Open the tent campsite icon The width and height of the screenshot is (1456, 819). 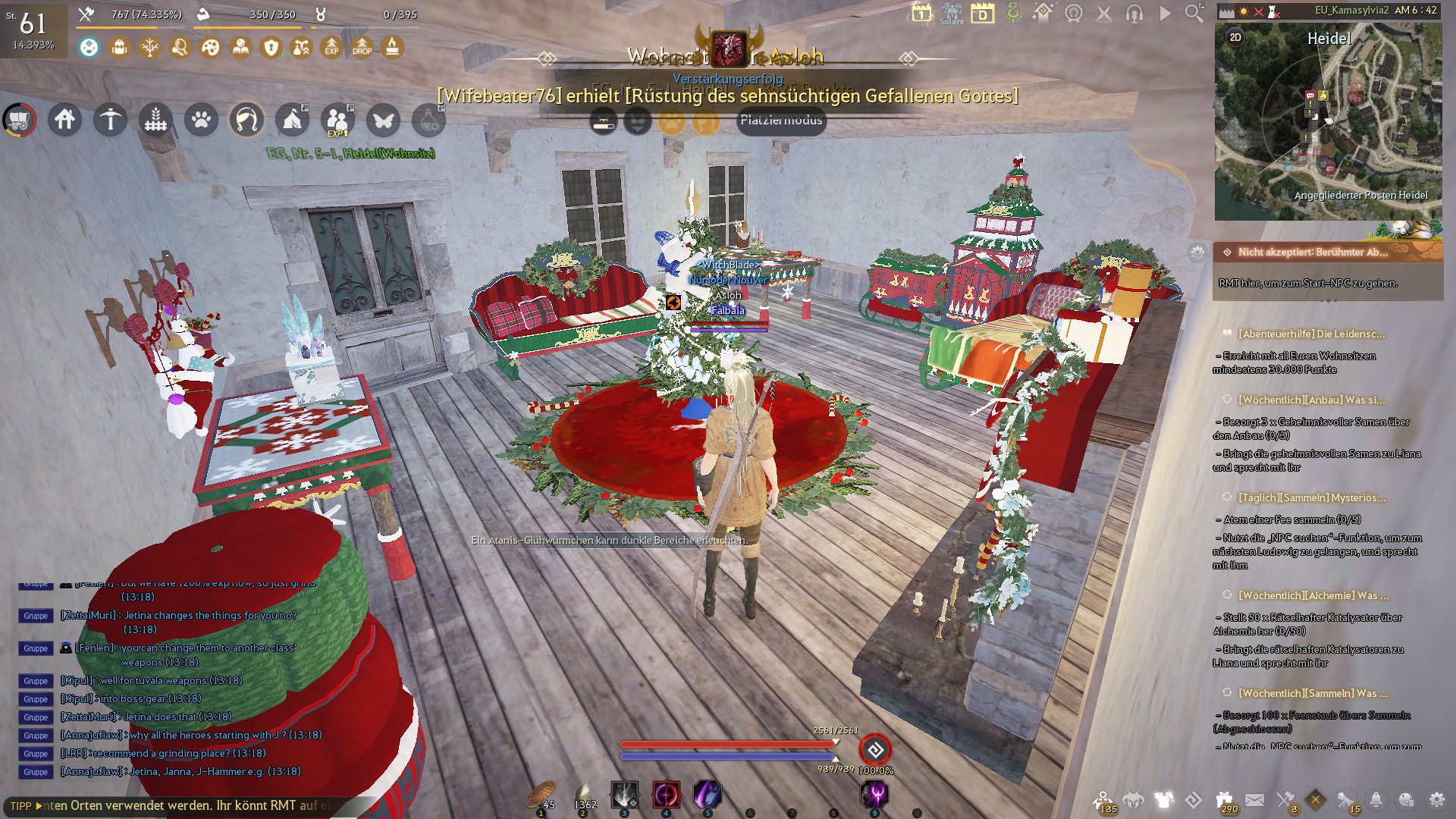pyautogui.click(x=293, y=120)
